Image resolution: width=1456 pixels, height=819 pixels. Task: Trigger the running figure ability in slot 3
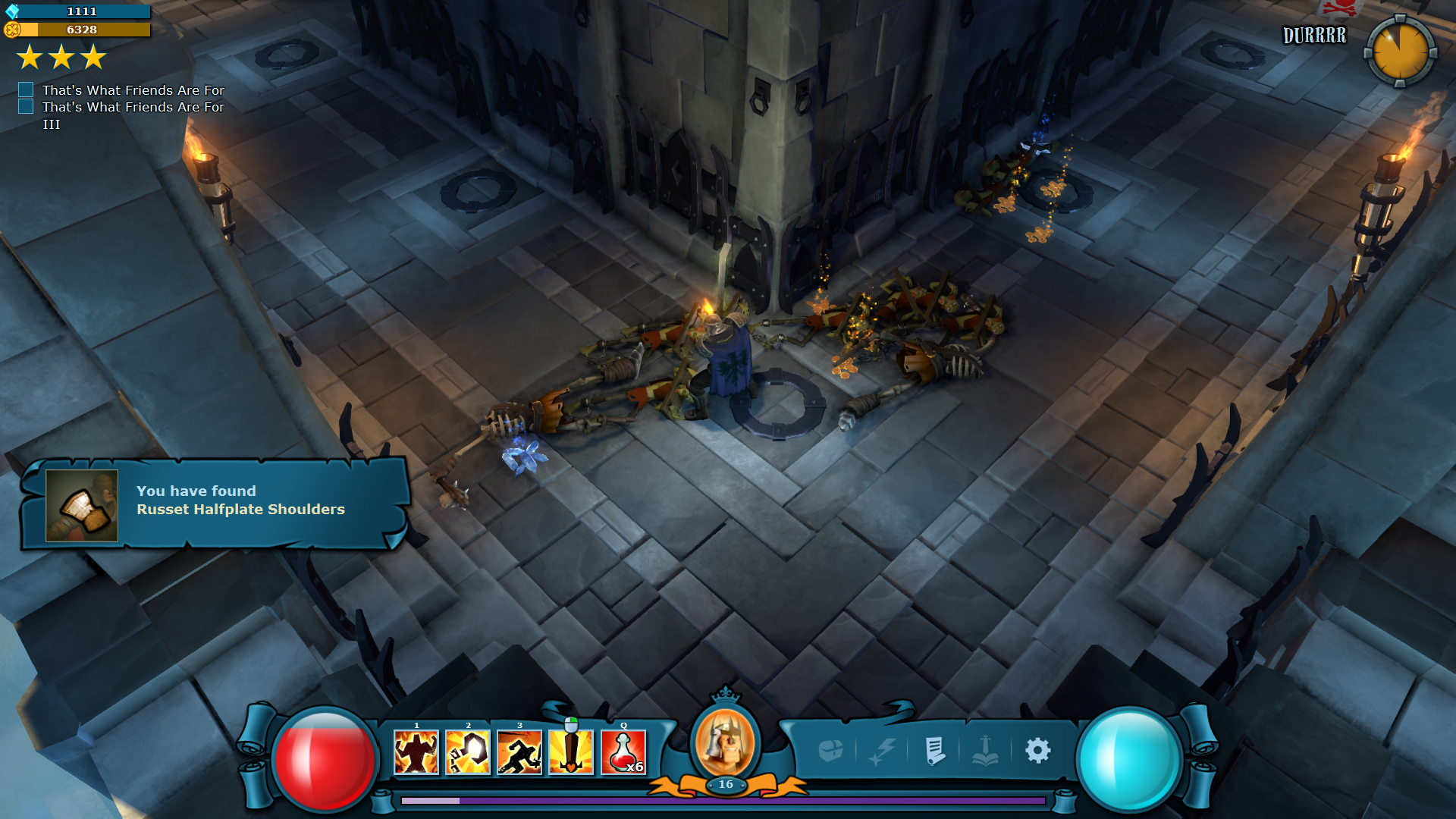click(519, 752)
